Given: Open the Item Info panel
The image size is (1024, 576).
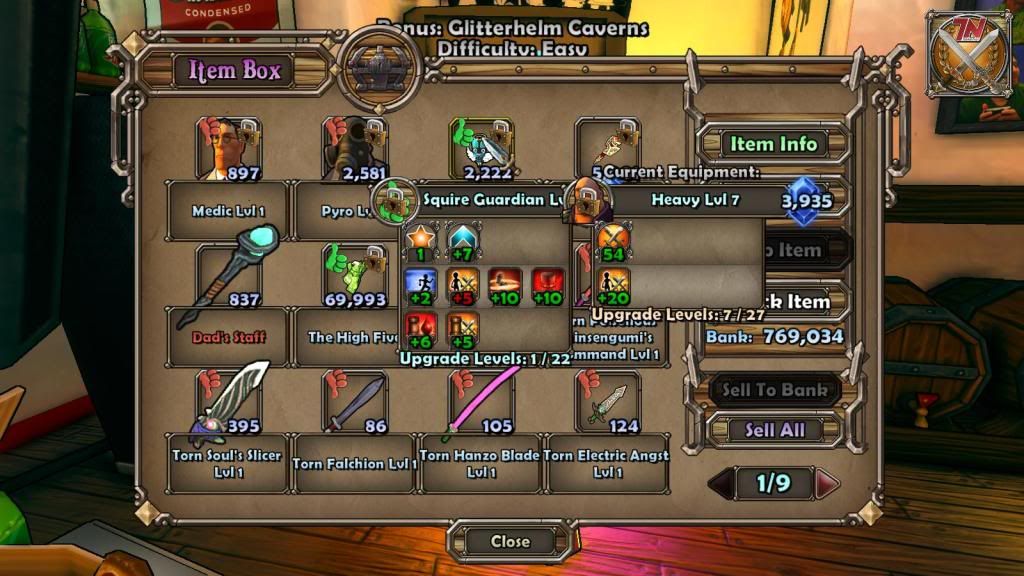Looking at the screenshot, I should coord(773,144).
